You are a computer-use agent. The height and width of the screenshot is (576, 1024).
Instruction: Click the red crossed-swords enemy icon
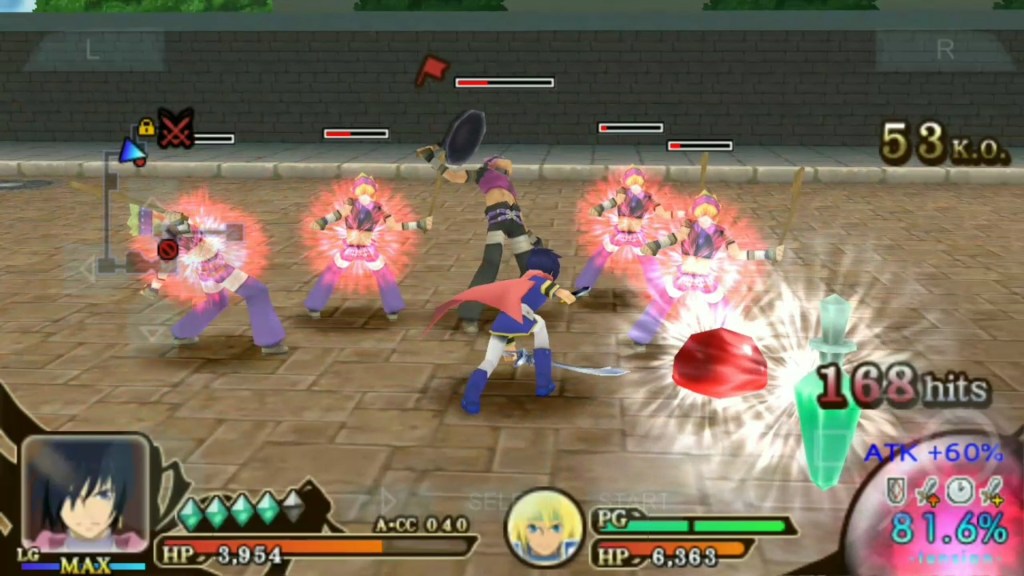177,130
